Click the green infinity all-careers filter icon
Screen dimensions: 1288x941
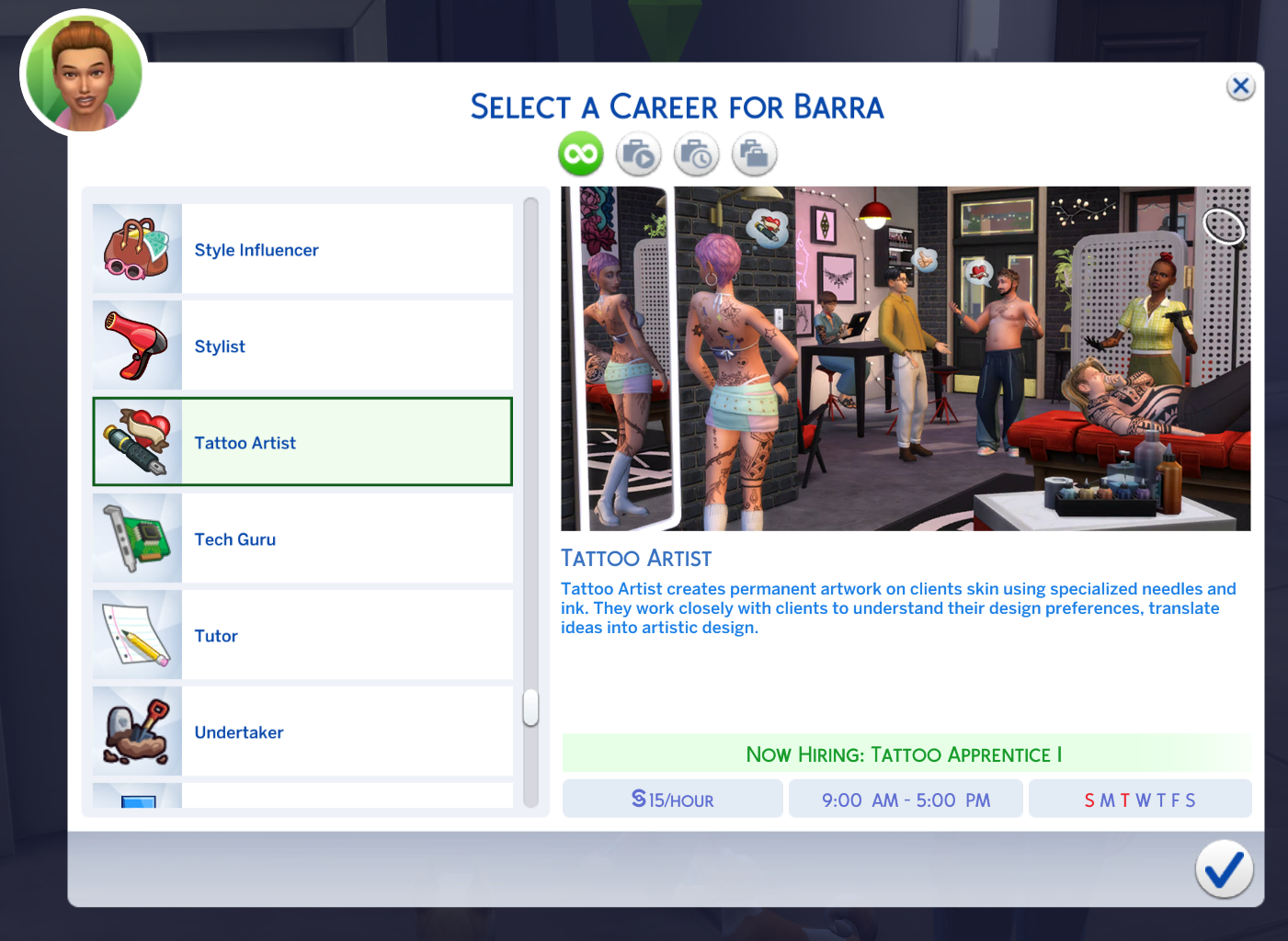[x=579, y=153]
